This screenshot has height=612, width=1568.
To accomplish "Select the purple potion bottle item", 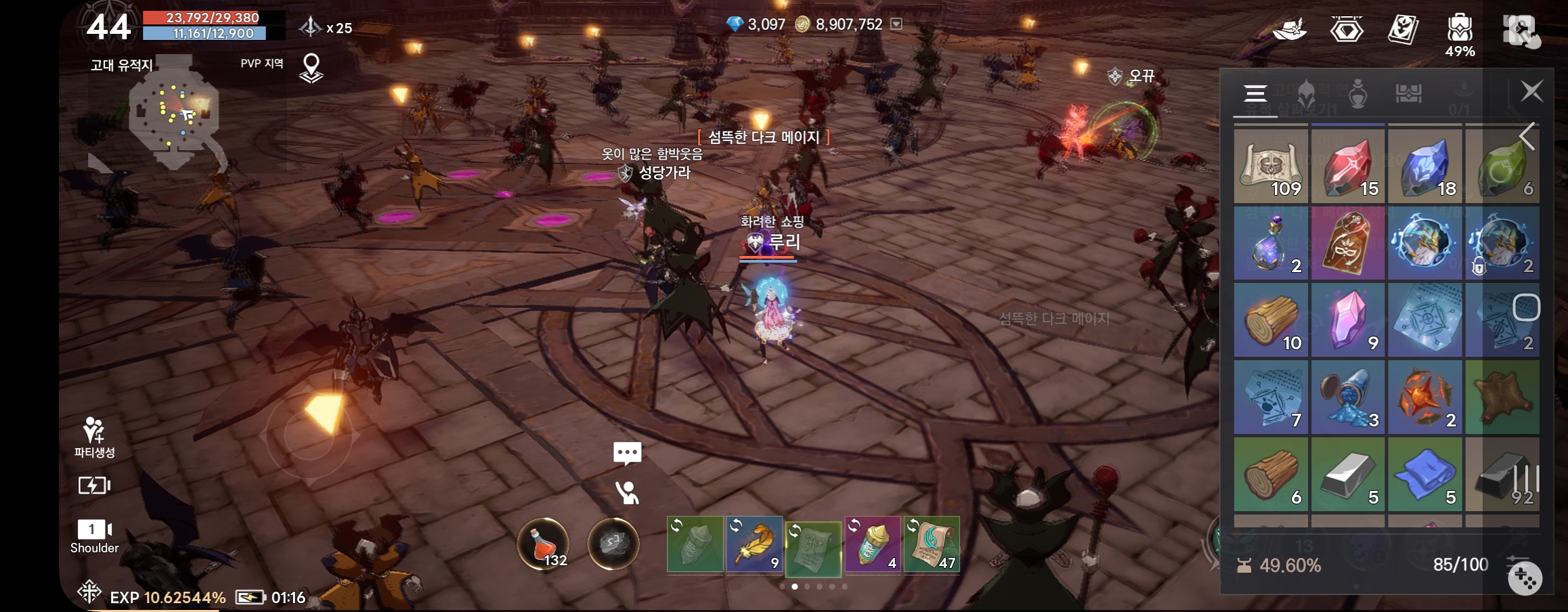I will point(1271,244).
